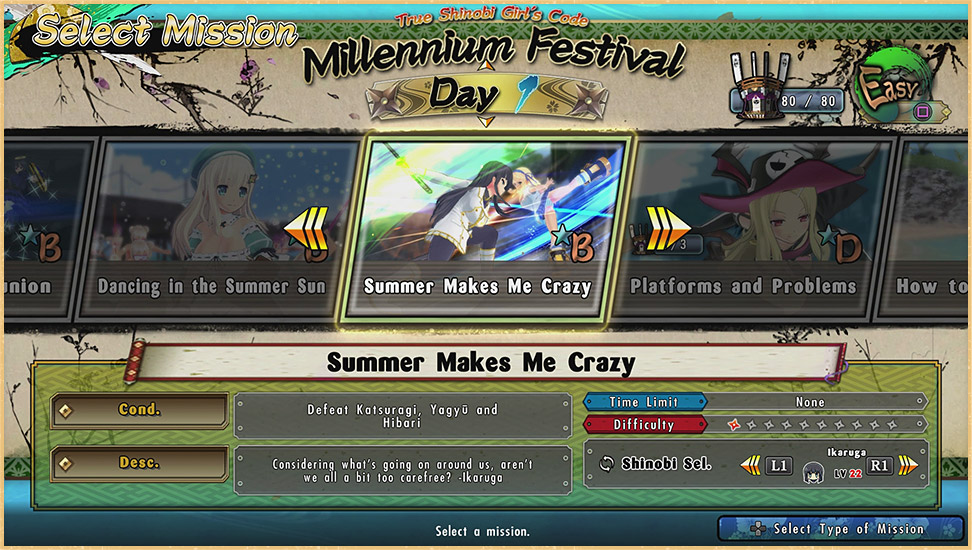Advance missions with the right yellow arrows

click(x=663, y=227)
